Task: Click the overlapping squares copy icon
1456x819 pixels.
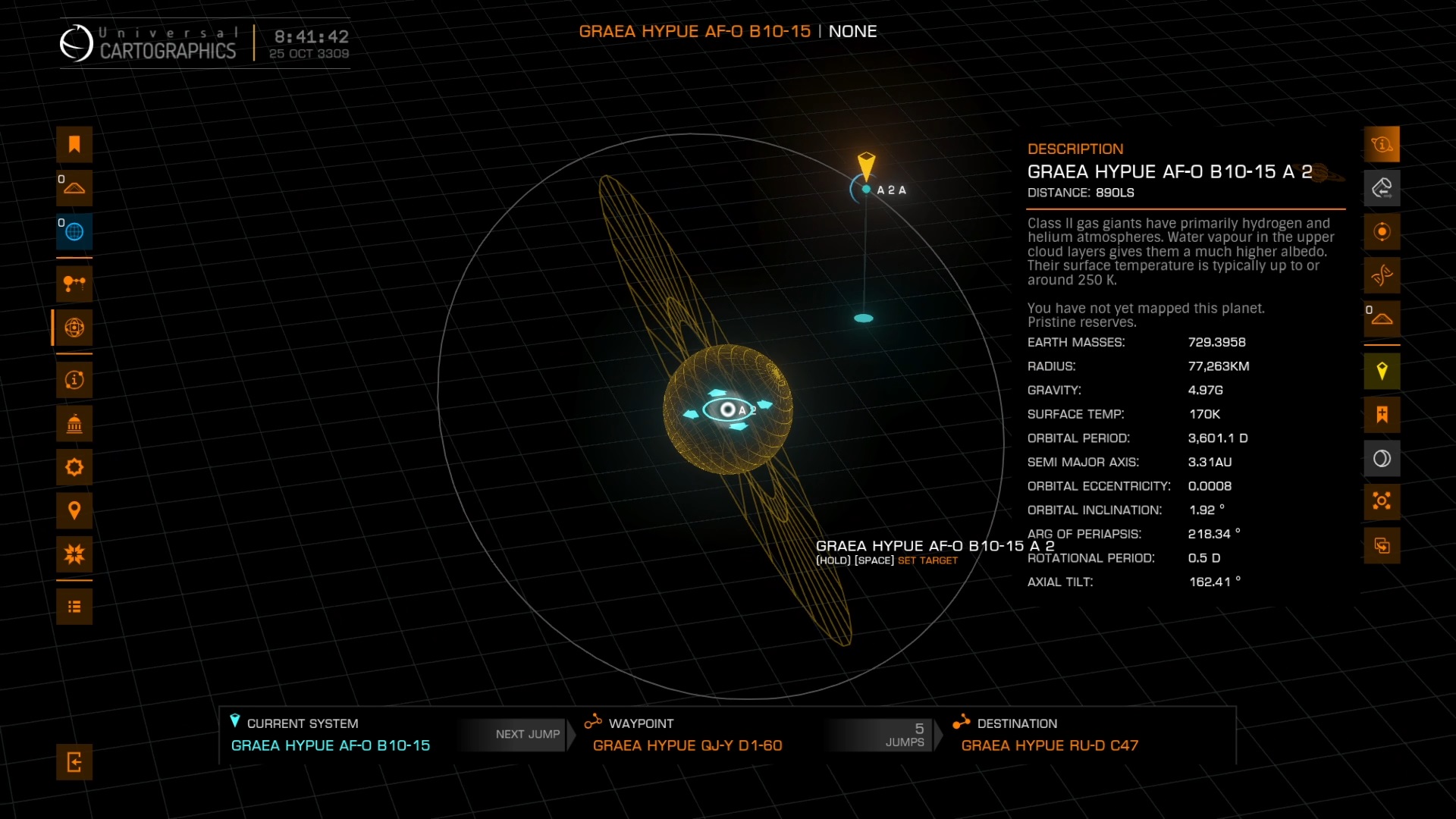Action: [1382, 545]
